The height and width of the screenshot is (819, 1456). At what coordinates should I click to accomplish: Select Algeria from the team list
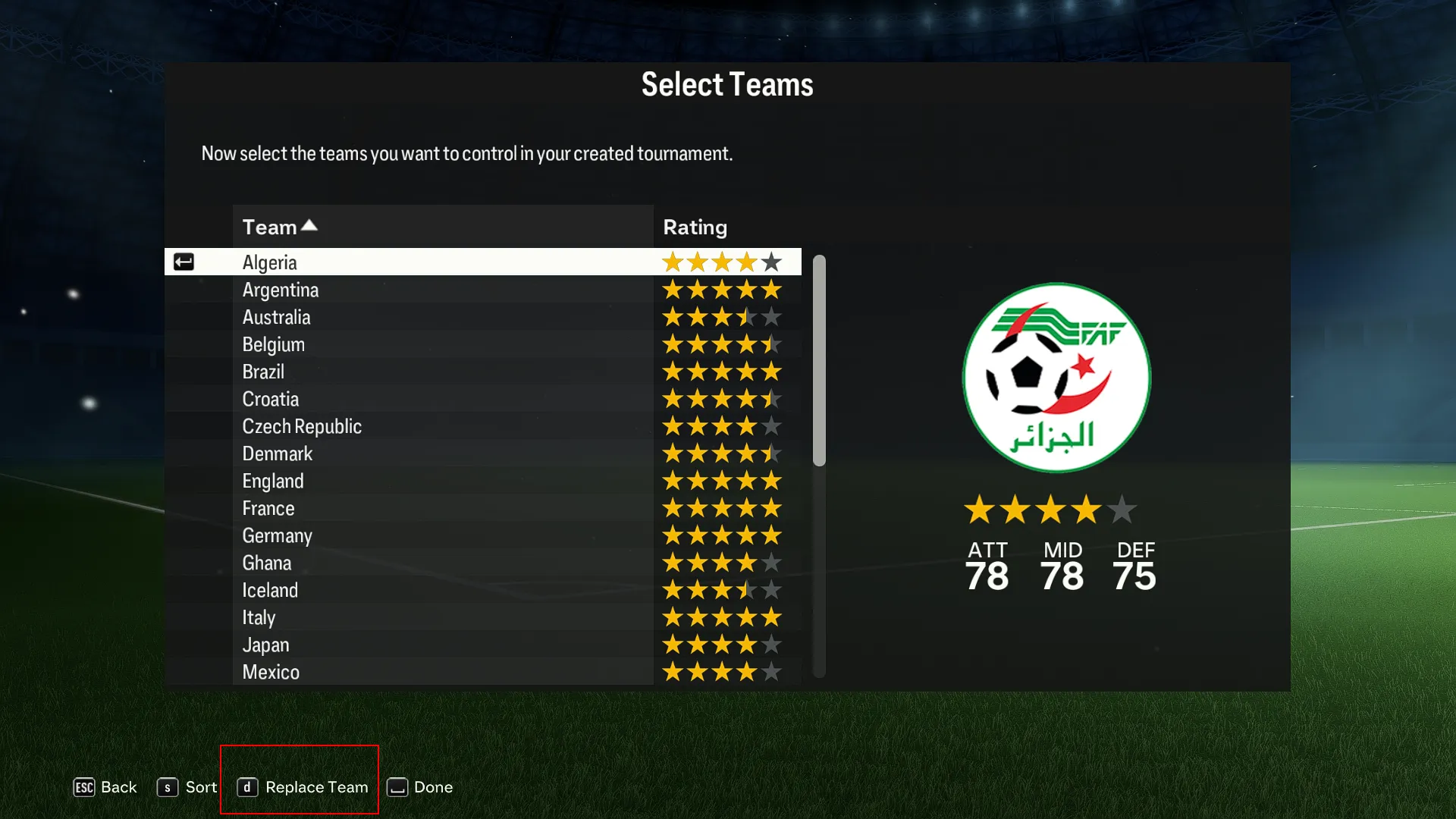(270, 262)
